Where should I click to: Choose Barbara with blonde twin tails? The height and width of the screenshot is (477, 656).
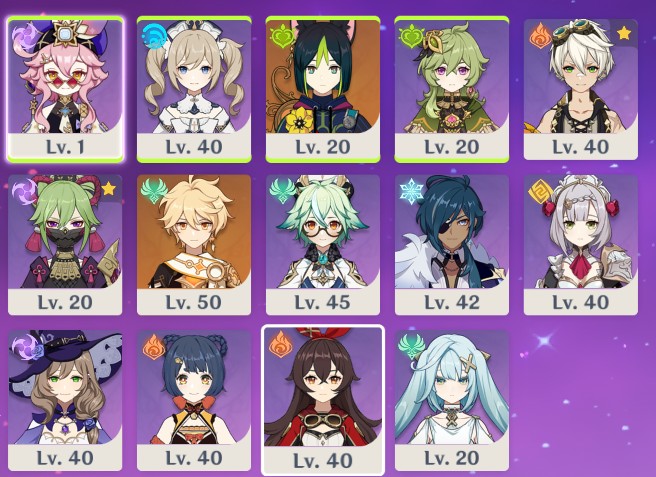pos(193,85)
